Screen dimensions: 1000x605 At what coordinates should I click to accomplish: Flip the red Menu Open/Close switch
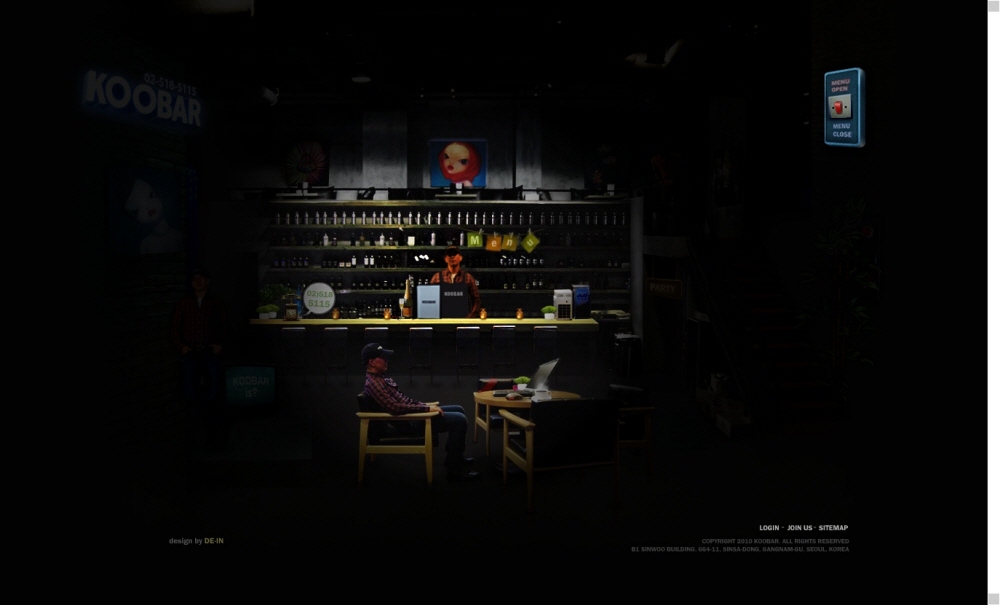click(841, 107)
